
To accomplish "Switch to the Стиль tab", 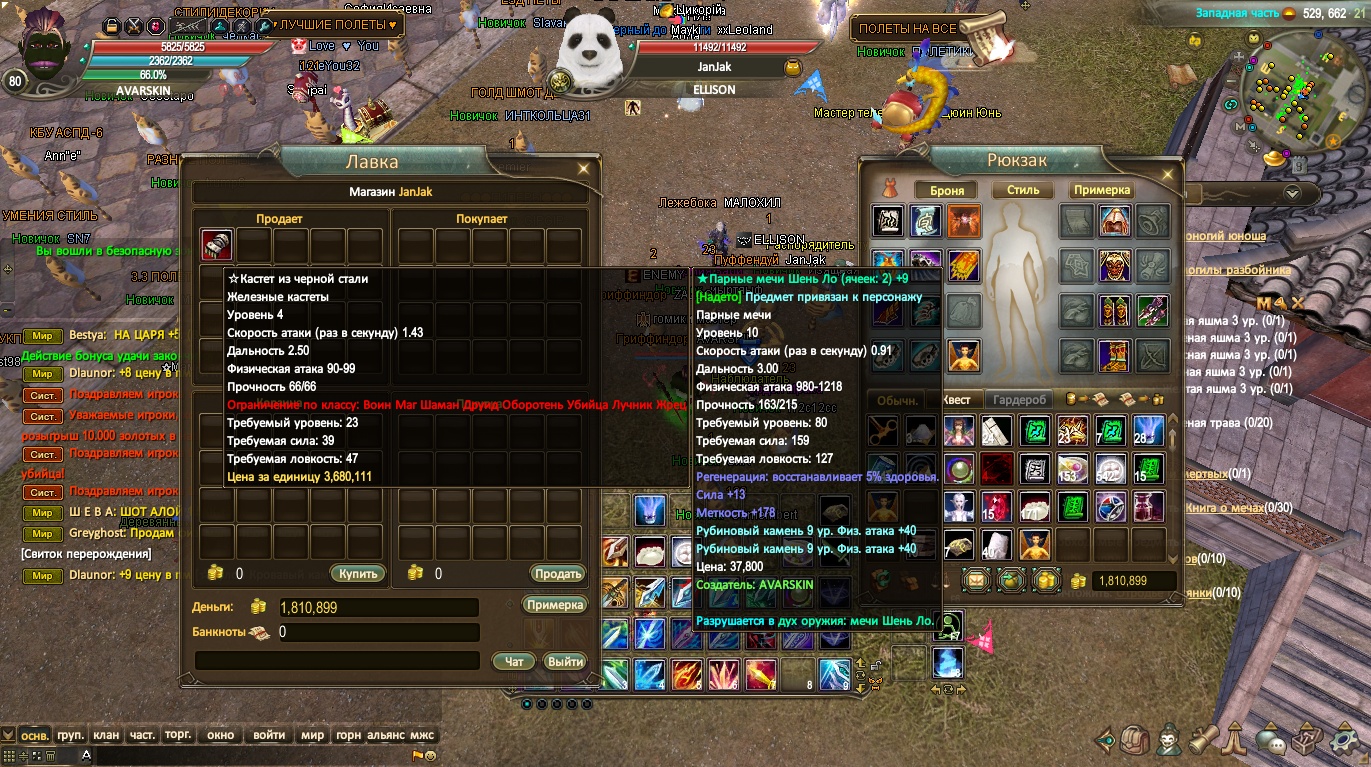I will point(1023,190).
